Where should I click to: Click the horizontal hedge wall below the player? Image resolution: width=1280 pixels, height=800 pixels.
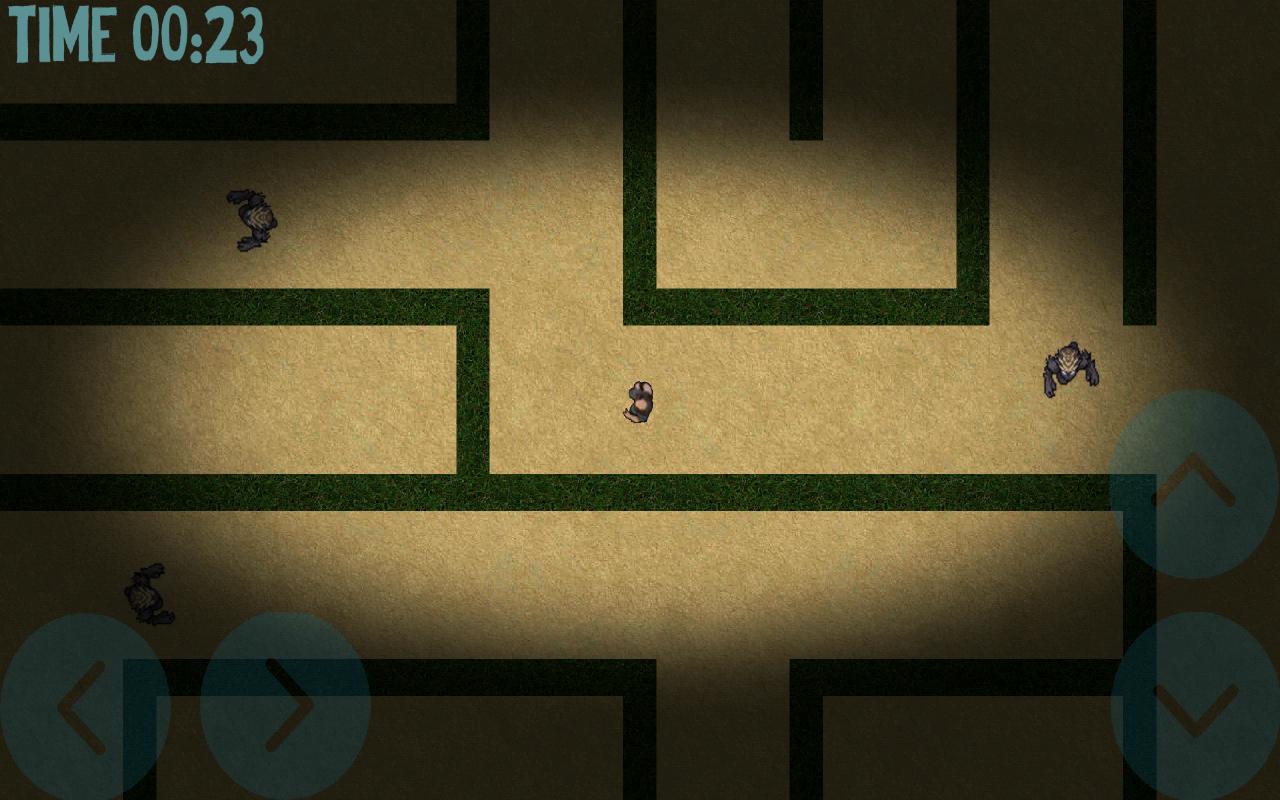[700, 487]
